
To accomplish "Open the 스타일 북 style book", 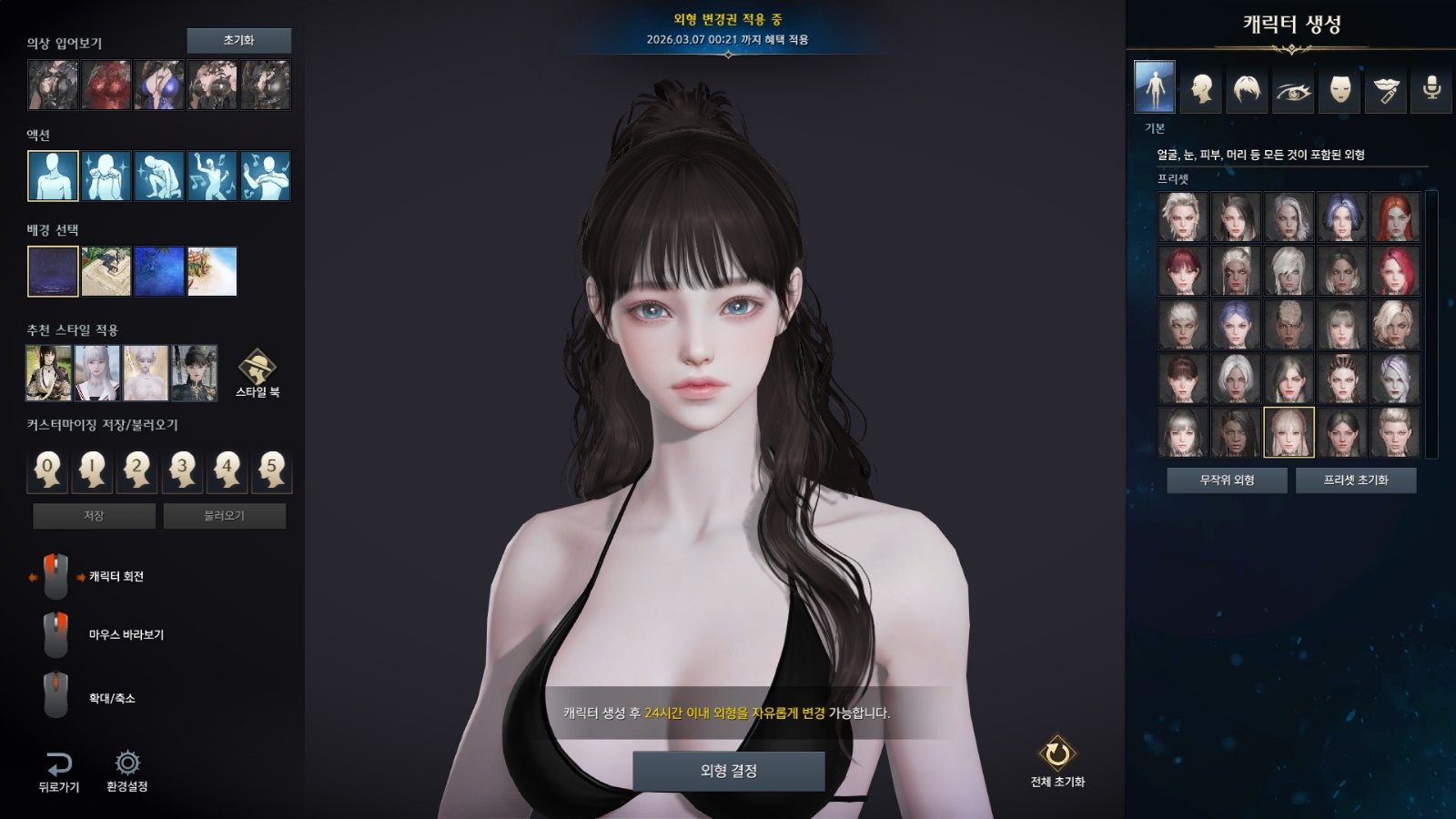I will 258,371.
